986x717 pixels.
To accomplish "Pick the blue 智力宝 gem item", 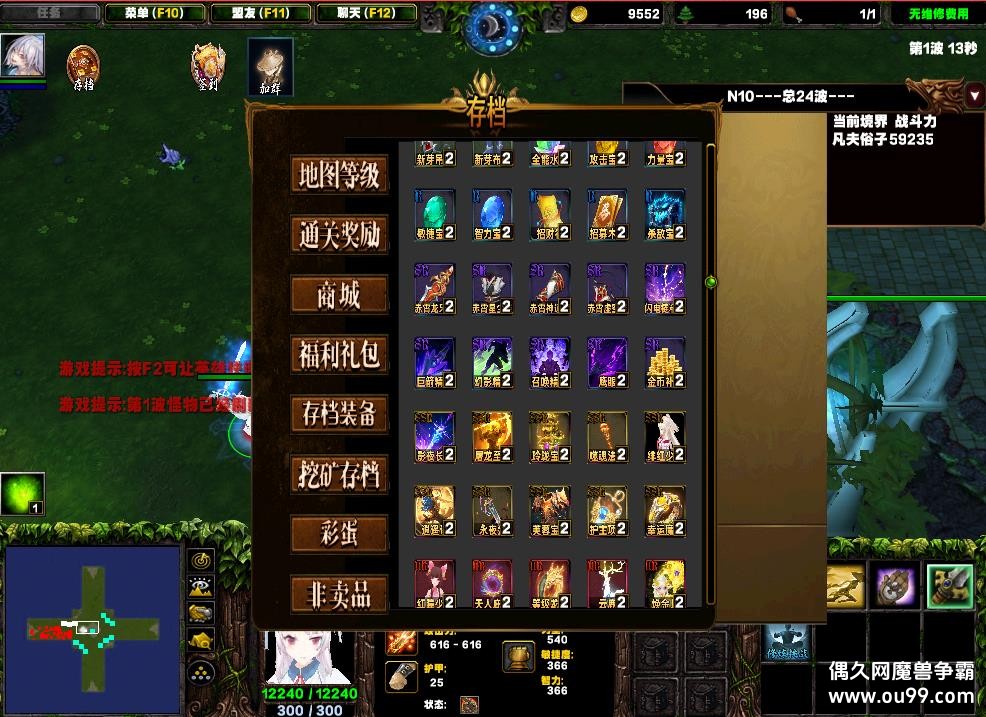I will [492, 215].
